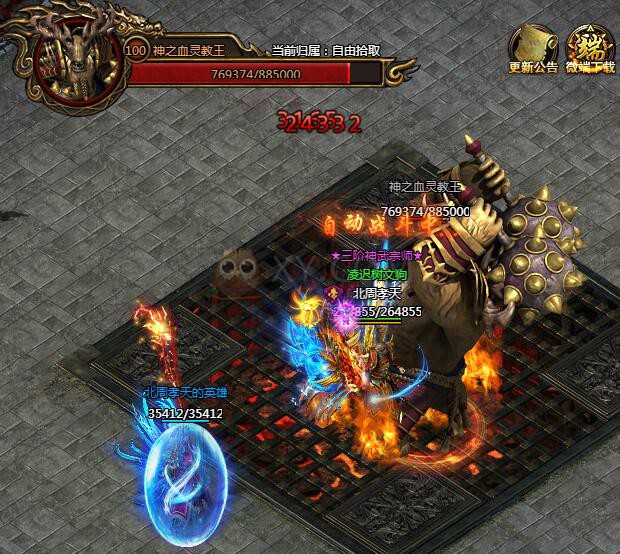Open the 更新公告 update announcement icon
The image size is (620, 554).
pyautogui.click(x=533, y=47)
